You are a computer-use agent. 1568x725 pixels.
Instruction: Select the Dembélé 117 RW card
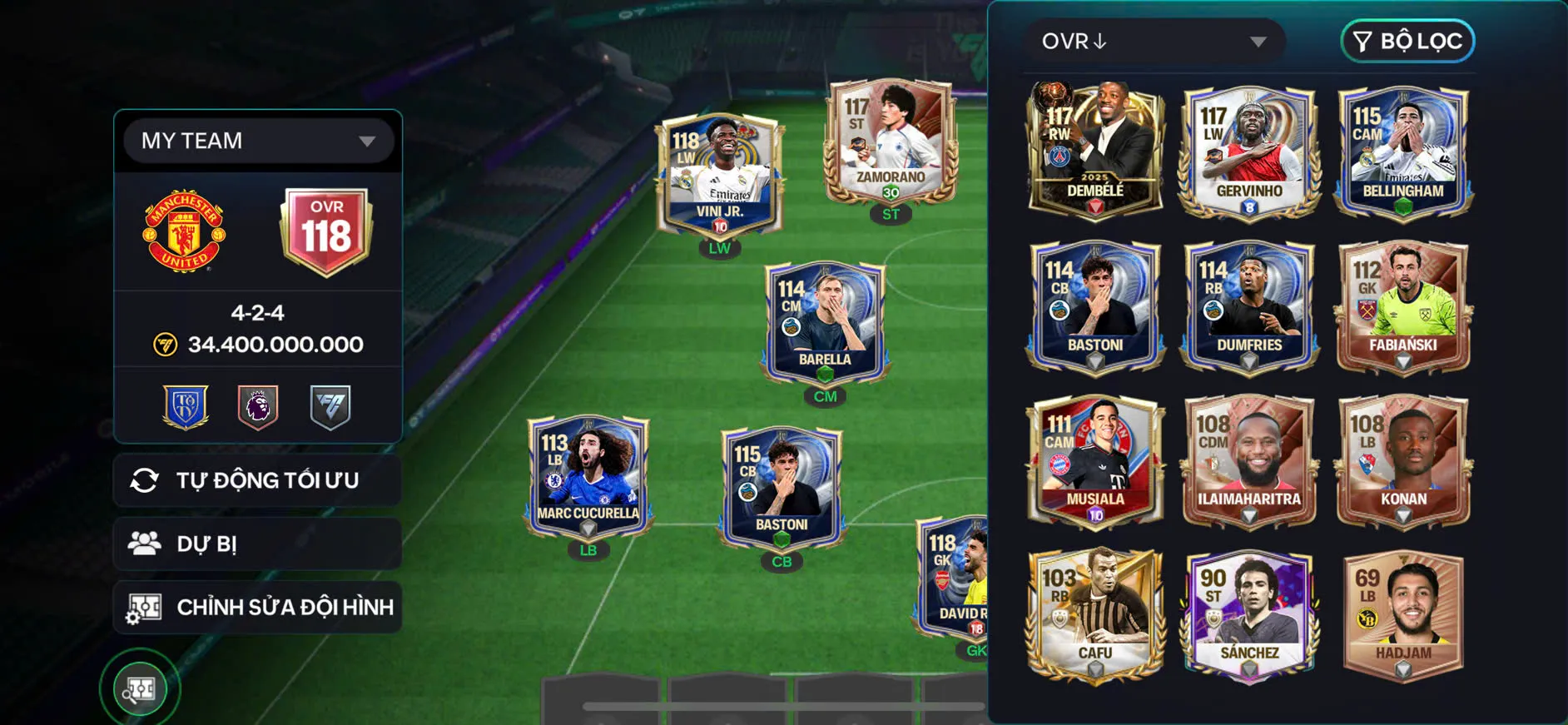[x=1095, y=150]
